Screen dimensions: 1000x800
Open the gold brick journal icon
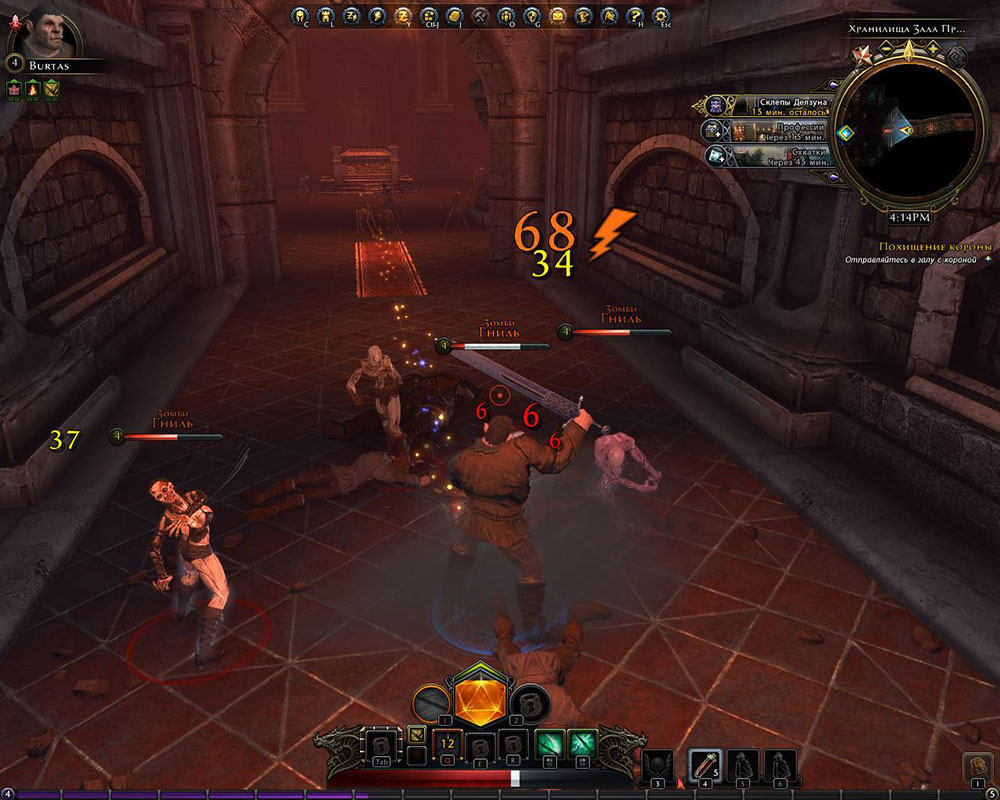click(x=454, y=16)
